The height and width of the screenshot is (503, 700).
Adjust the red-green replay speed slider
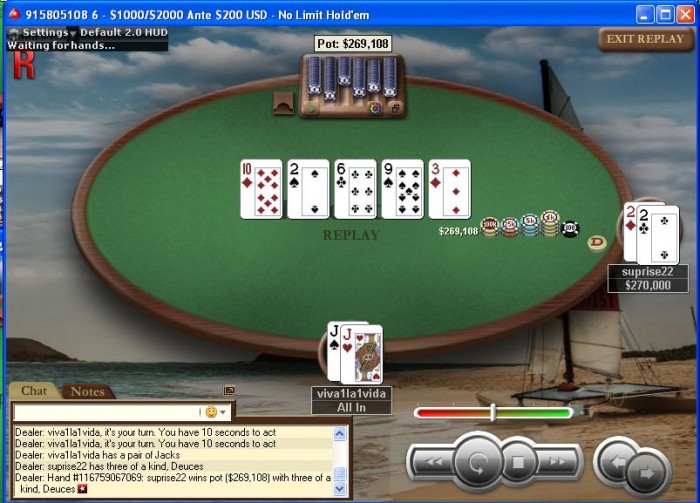click(493, 412)
